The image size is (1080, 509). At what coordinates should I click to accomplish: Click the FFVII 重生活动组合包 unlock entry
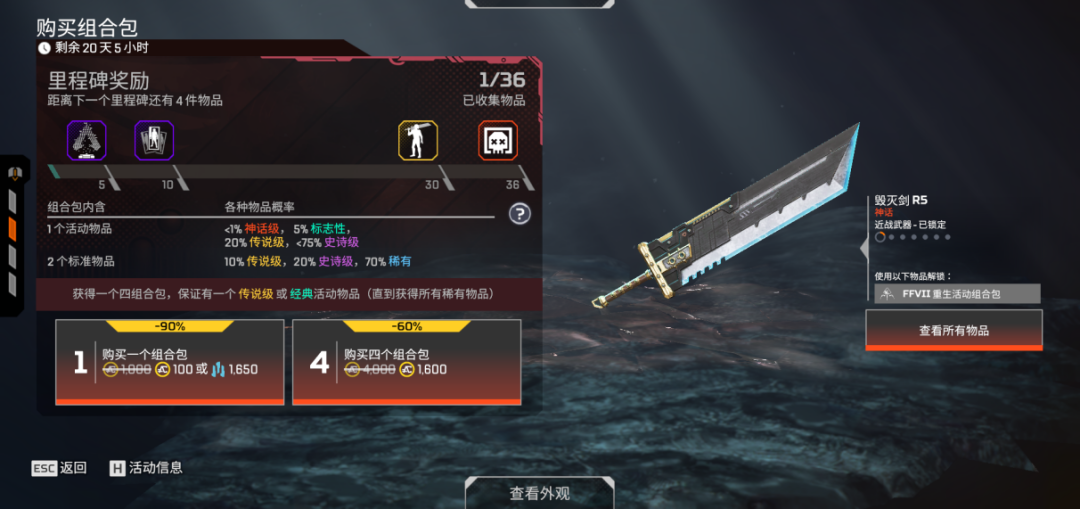tap(957, 294)
